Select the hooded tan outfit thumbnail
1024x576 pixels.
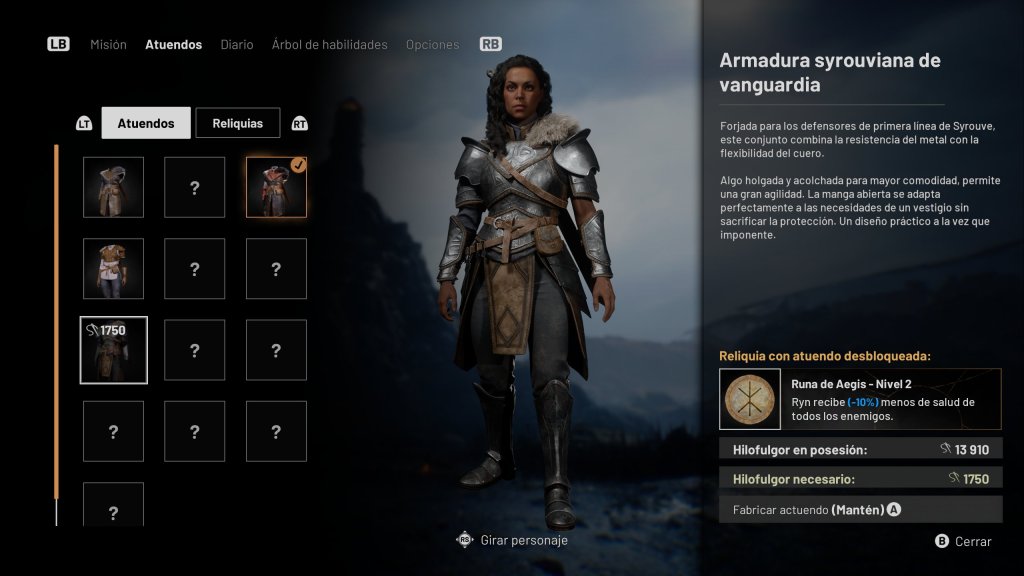tap(113, 187)
